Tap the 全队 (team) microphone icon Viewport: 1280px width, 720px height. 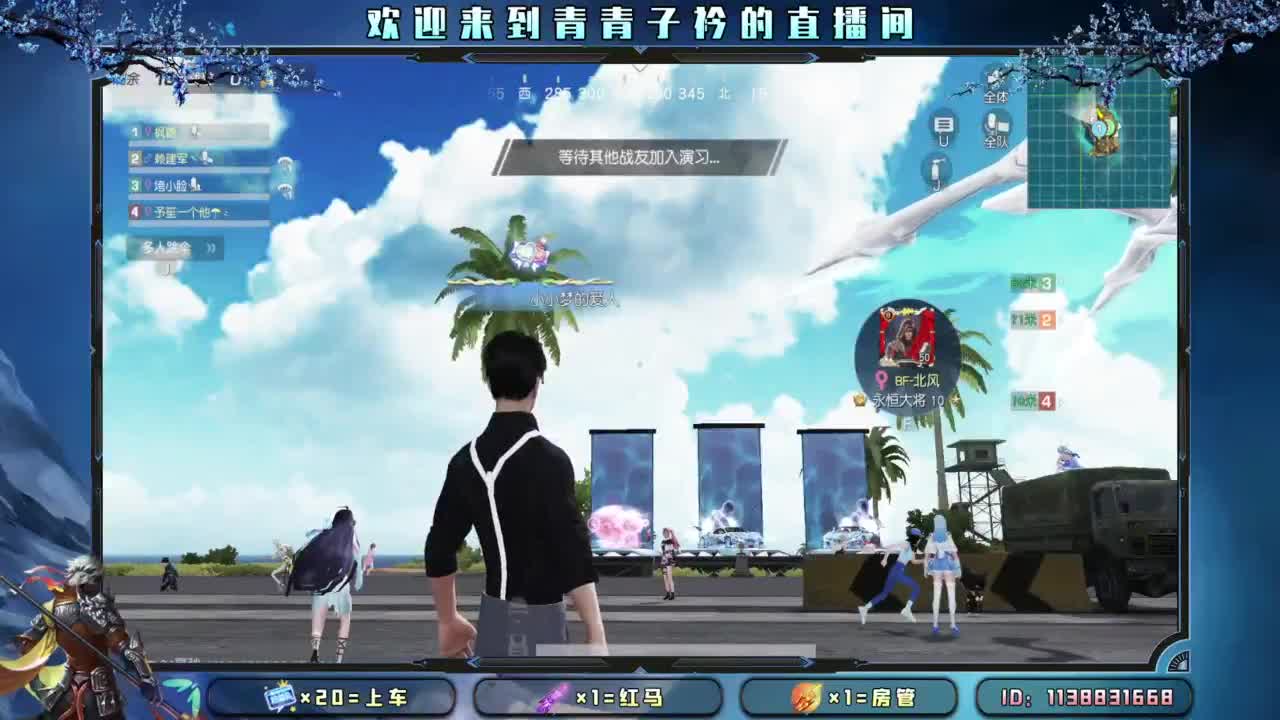[x=993, y=125]
